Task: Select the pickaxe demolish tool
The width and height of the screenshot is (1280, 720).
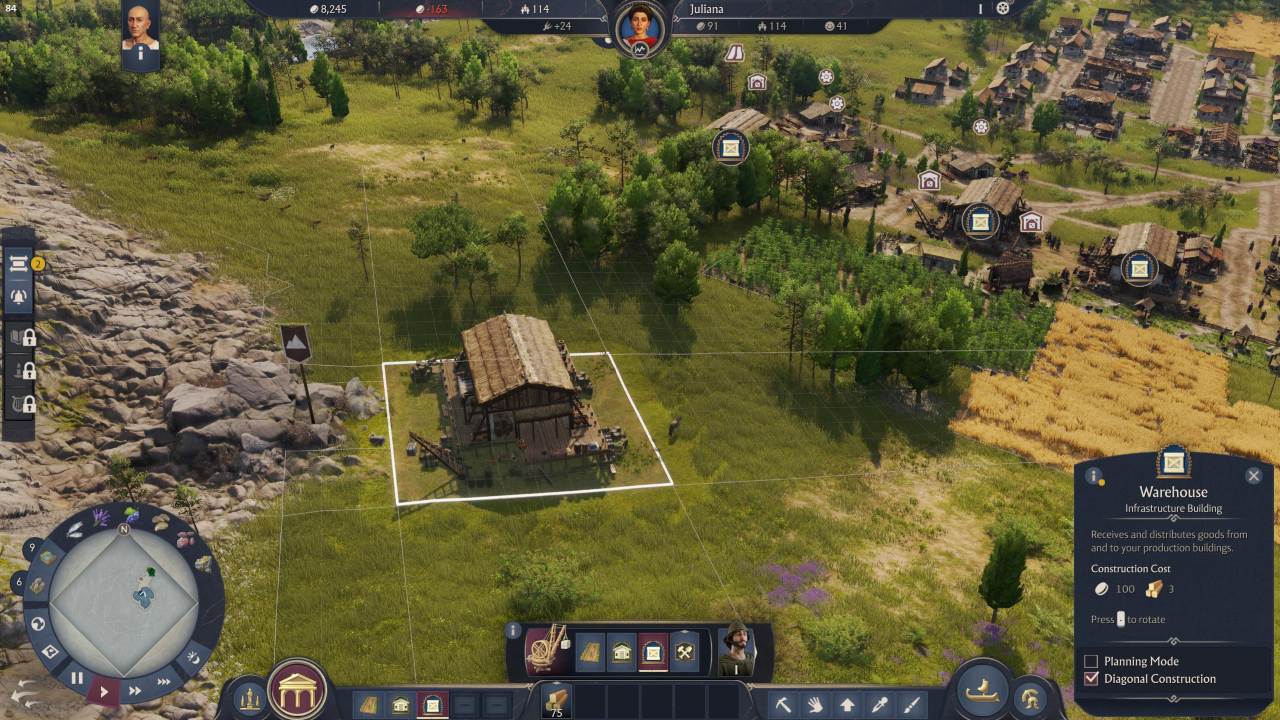Action: [x=783, y=704]
